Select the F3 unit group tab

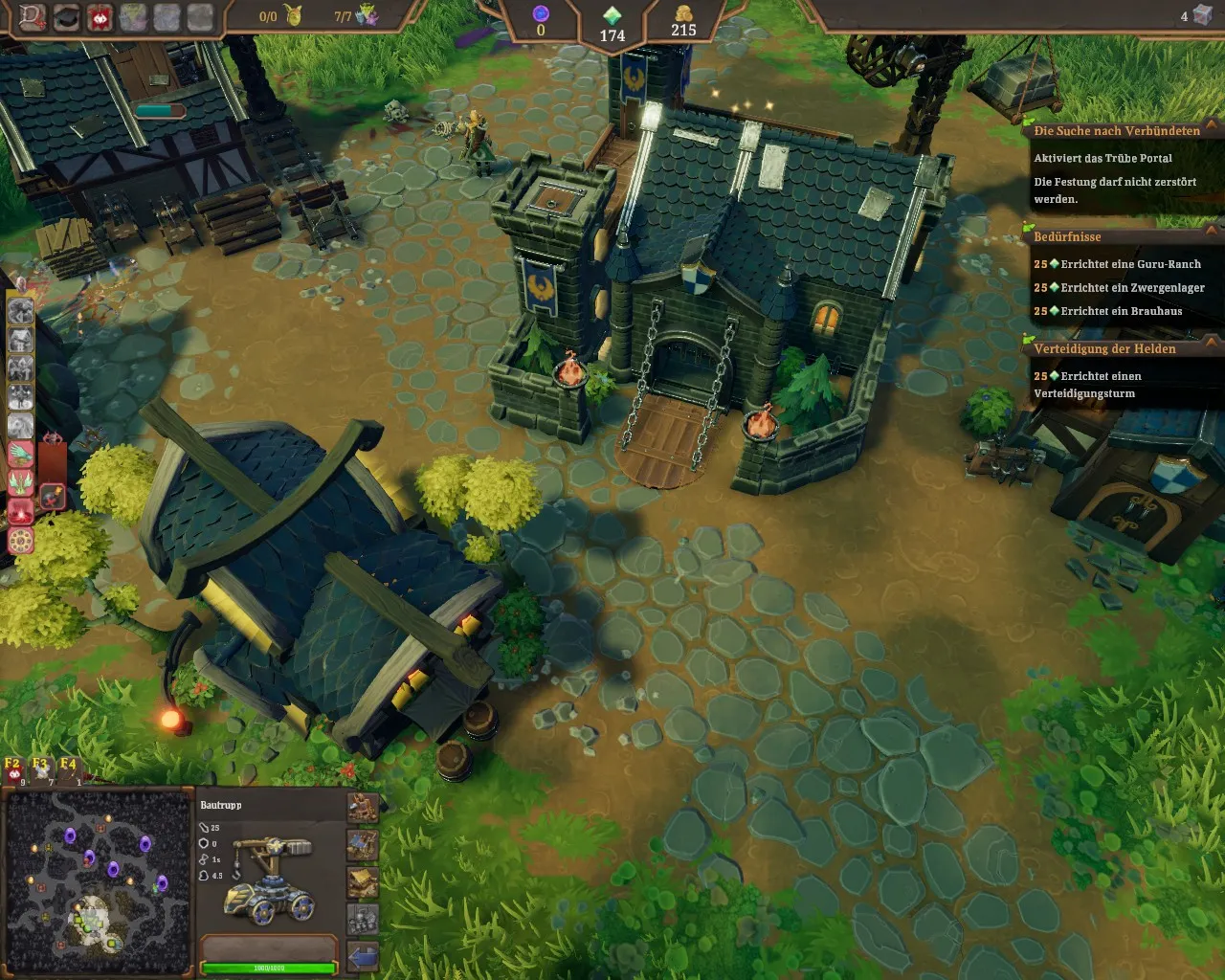[x=40, y=768]
